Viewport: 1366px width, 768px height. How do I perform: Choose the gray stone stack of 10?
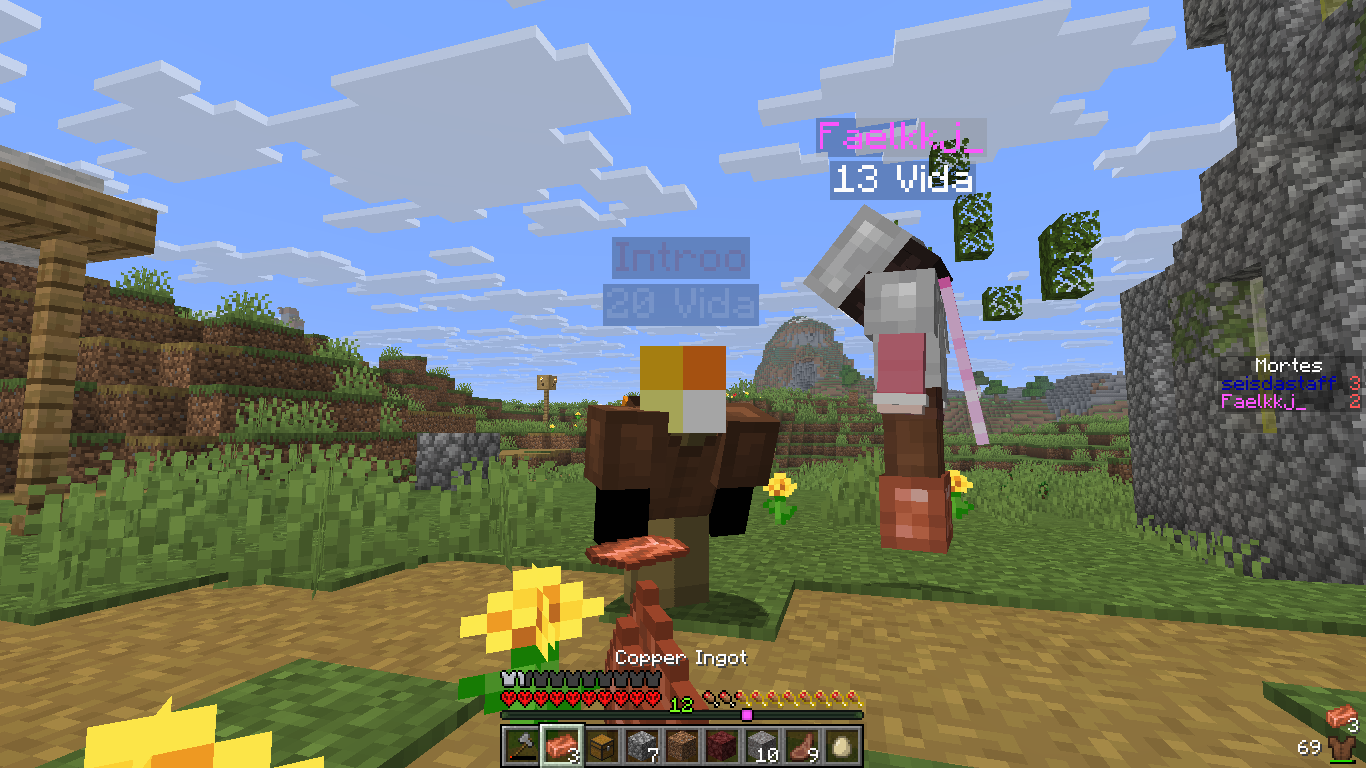762,746
